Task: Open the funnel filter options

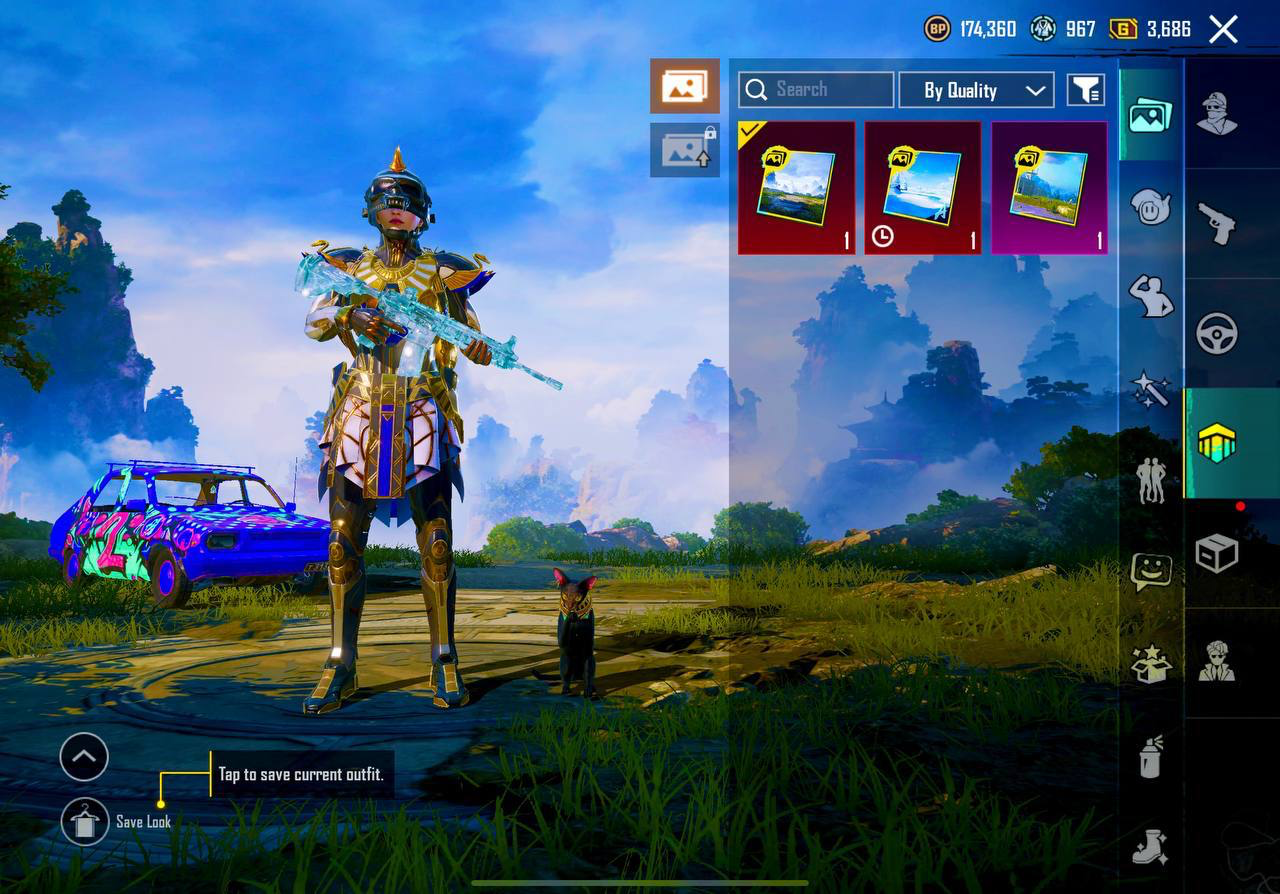Action: tap(1085, 90)
